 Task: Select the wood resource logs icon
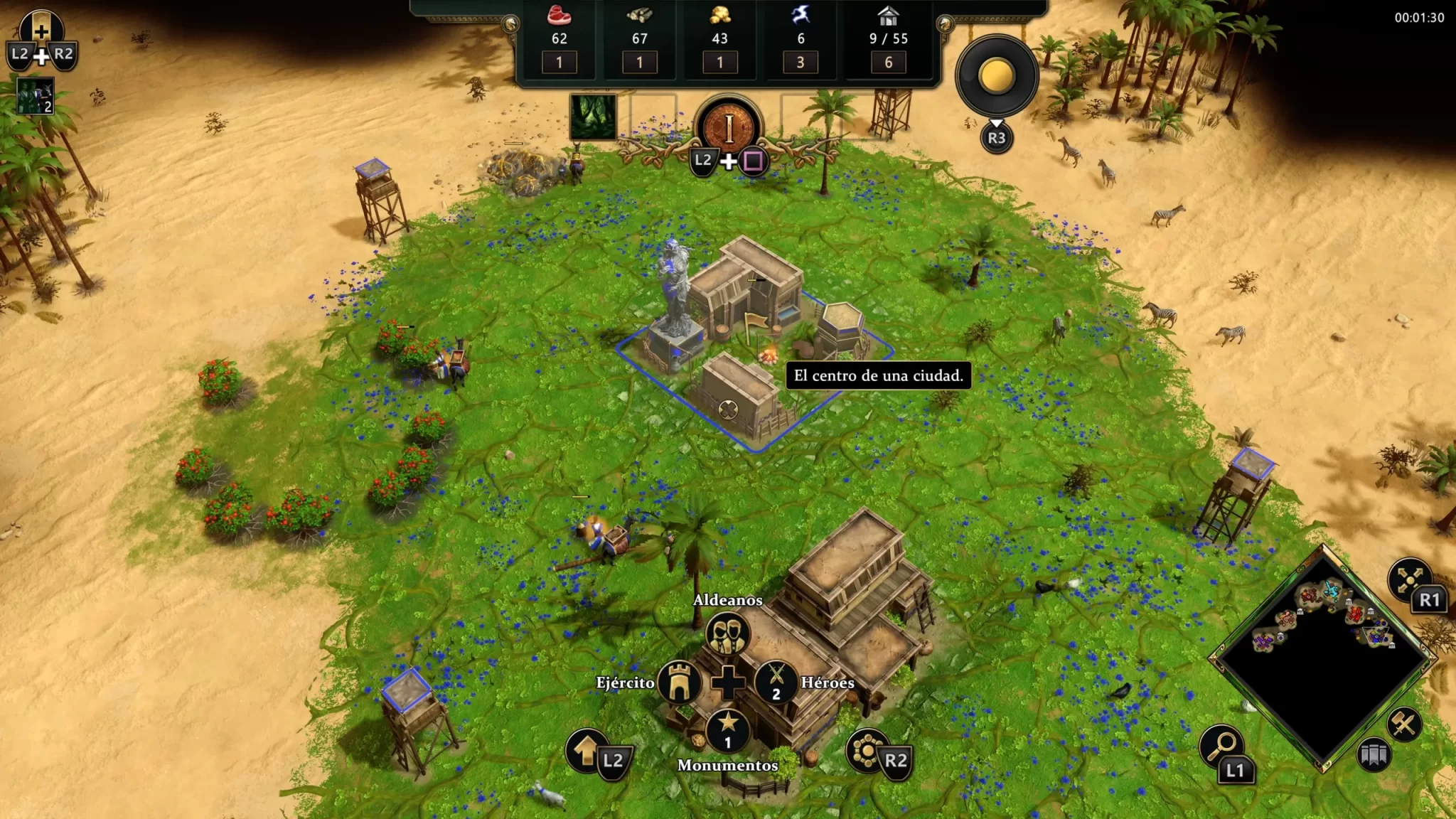pyautogui.click(x=640, y=15)
